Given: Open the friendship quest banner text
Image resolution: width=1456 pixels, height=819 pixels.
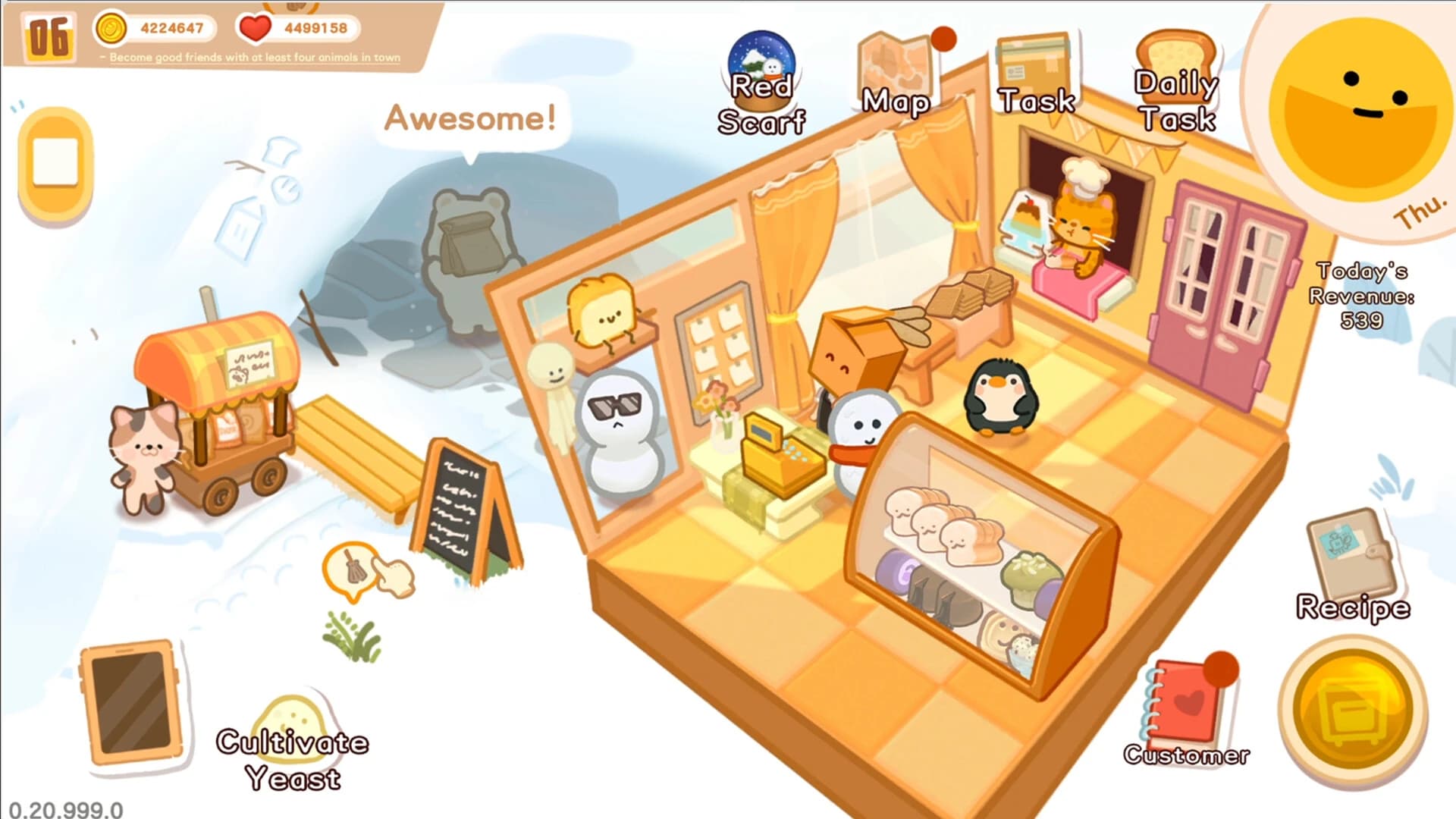Looking at the screenshot, I should click(x=250, y=58).
